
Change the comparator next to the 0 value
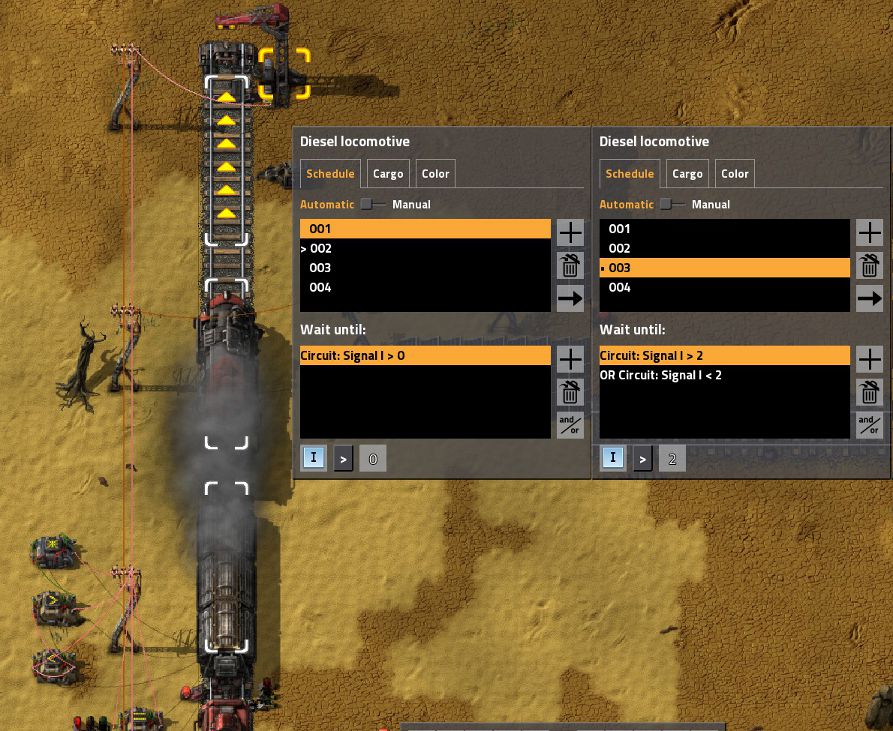343,459
